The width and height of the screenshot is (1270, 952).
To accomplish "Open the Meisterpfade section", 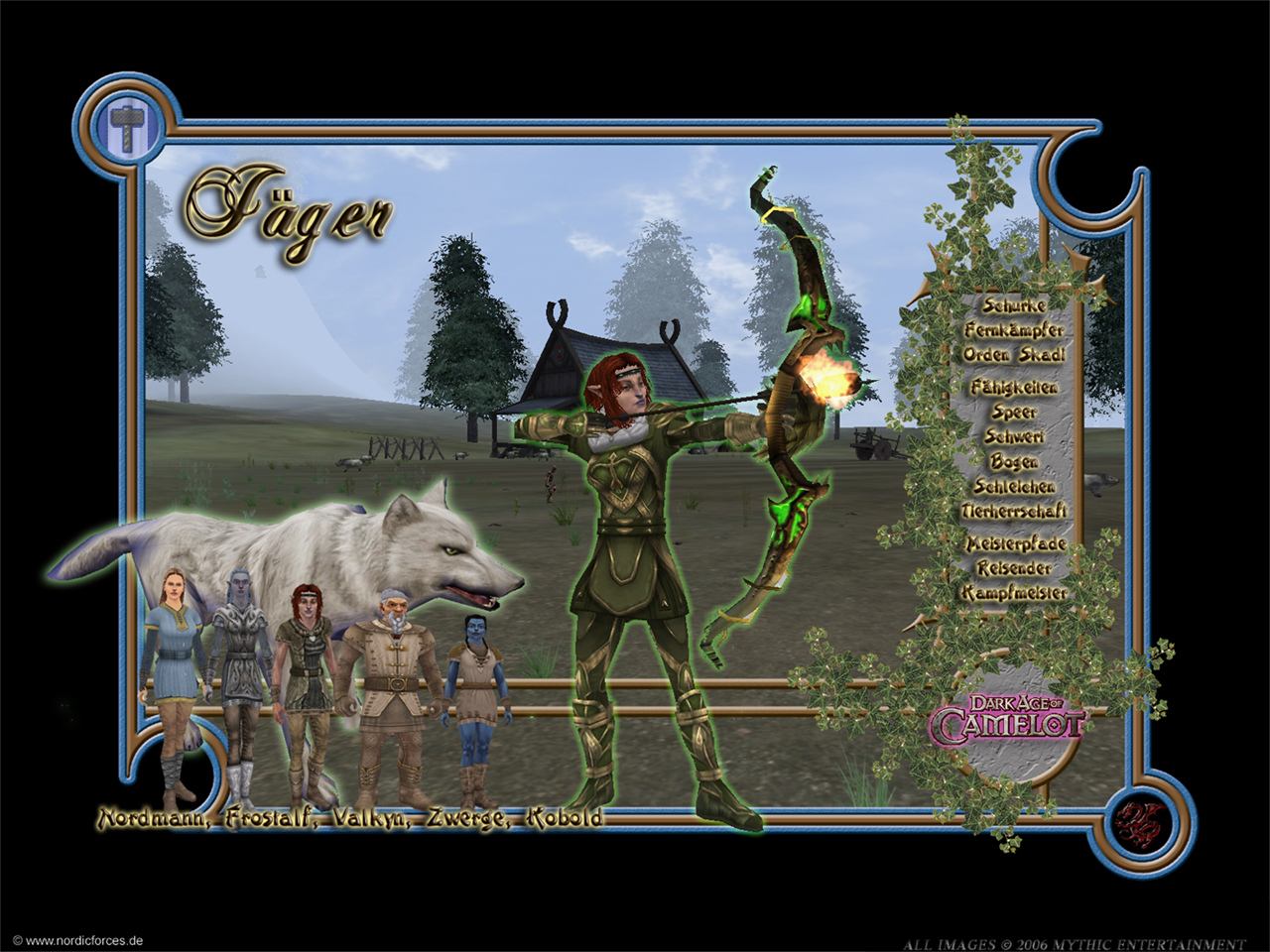I will pyautogui.click(x=1016, y=543).
